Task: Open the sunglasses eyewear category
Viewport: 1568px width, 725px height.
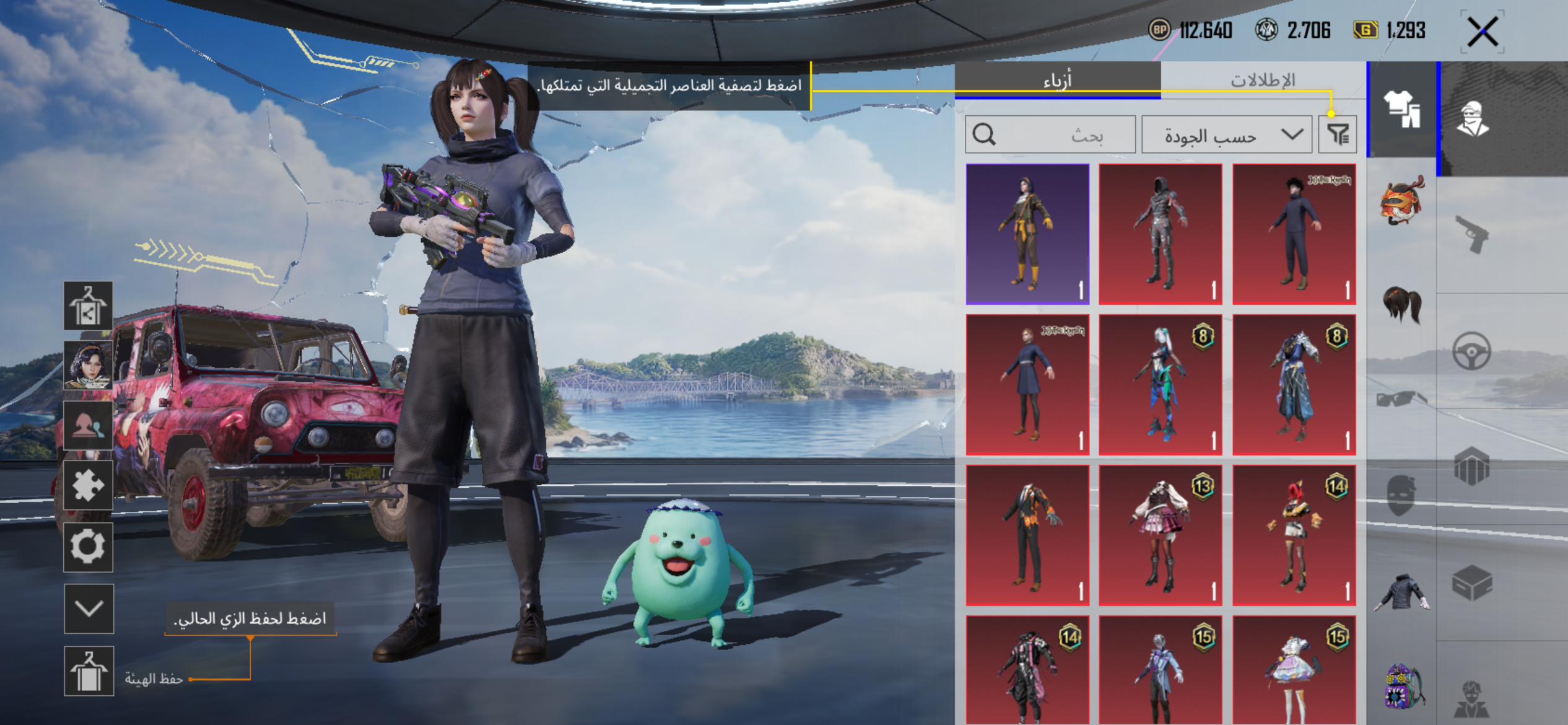Action: coord(1402,400)
